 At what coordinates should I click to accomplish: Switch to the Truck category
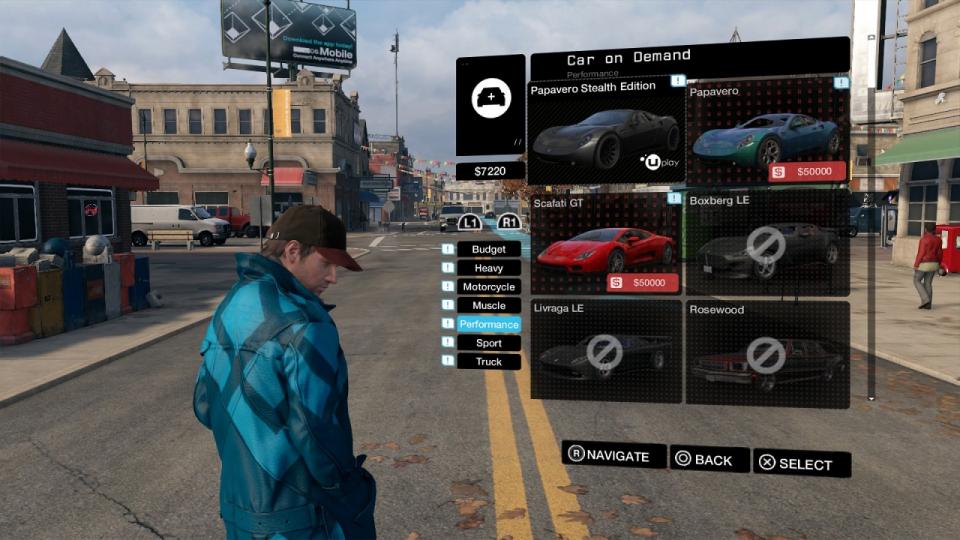click(489, 362)
